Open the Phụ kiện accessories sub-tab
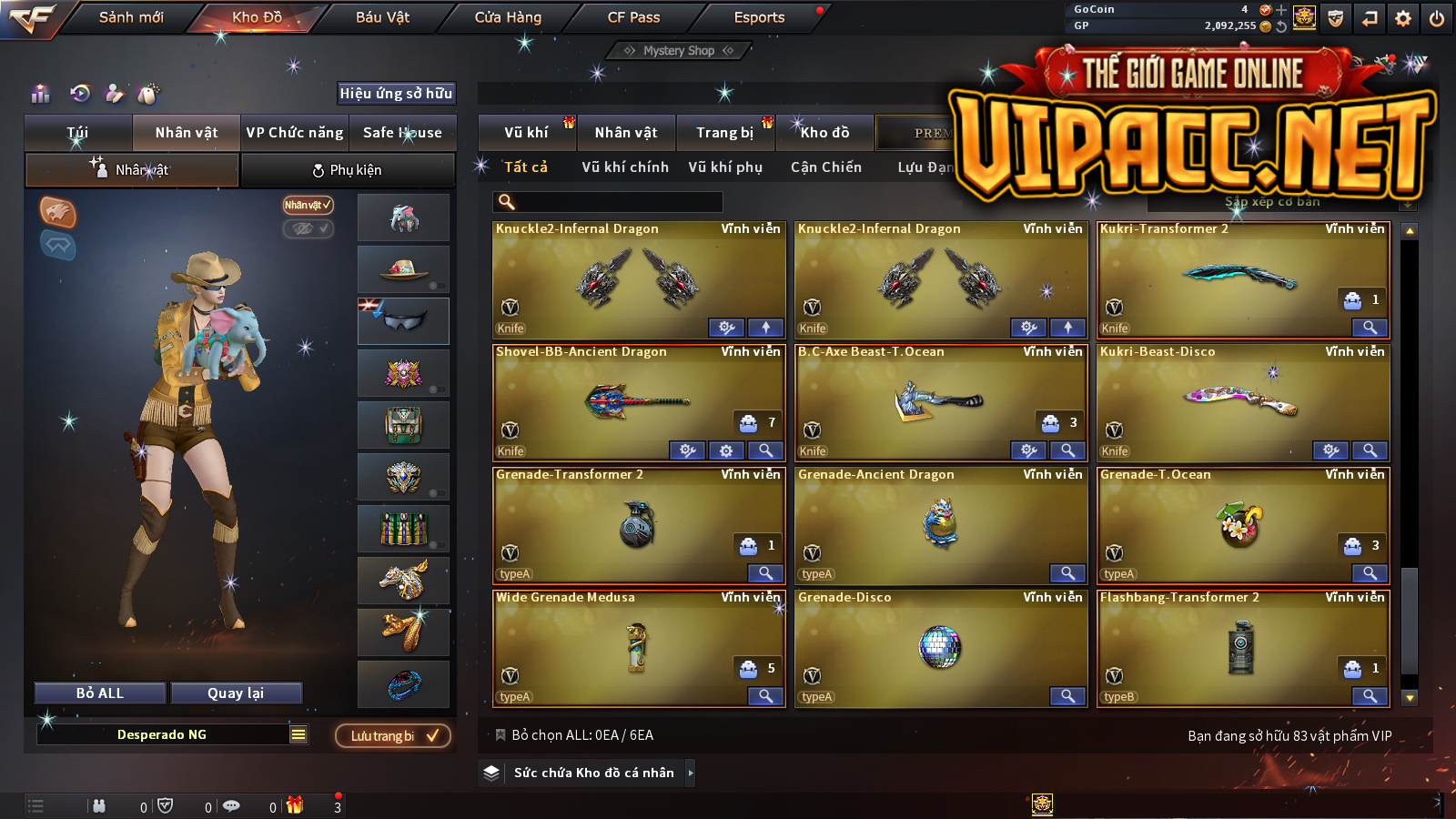The height and width of the screenshot is (819, 1456). coord(348,170)
